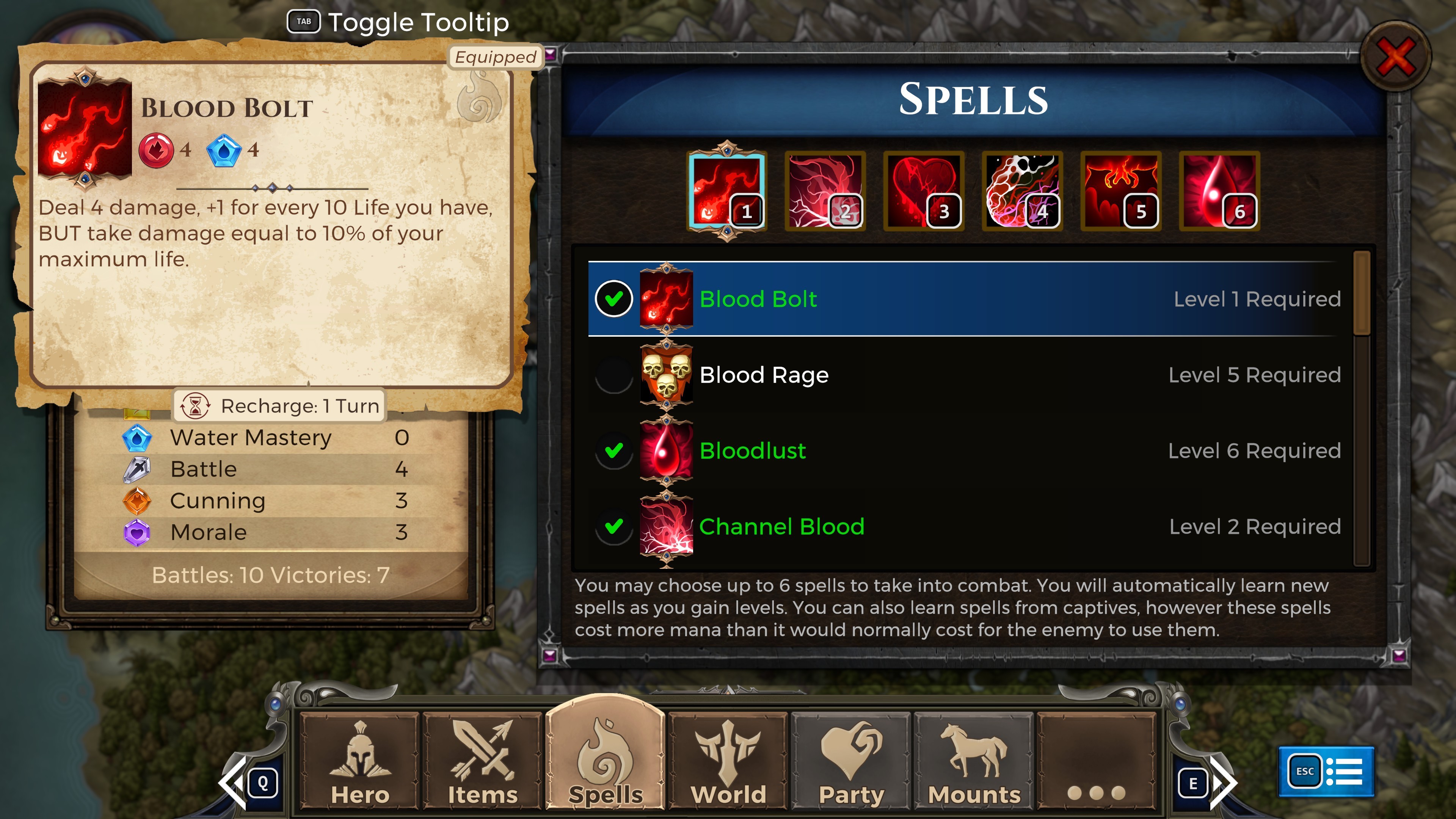Image resolution: width=1456 pixels, height=819 pixels.
Task: Uncheck the Channel Blood equip checkbox
Action: point(614,526)
